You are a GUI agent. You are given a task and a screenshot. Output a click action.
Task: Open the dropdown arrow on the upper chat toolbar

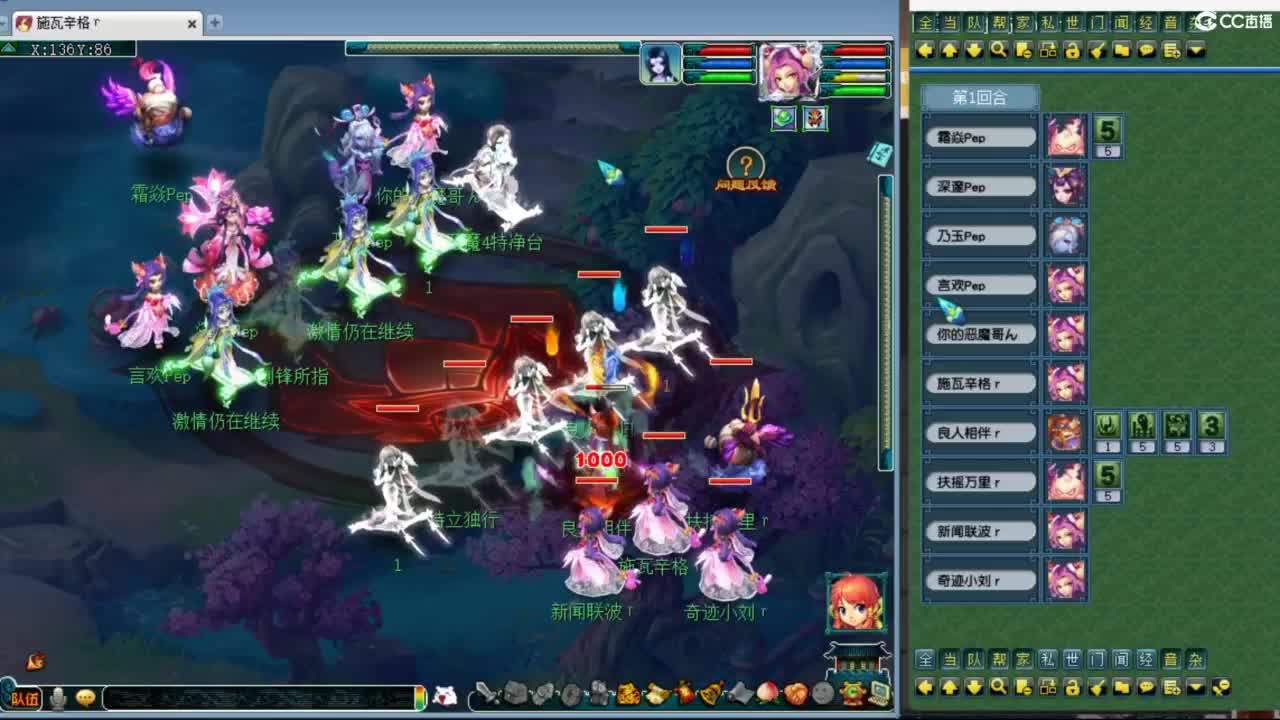click(x=1195, y=50)
